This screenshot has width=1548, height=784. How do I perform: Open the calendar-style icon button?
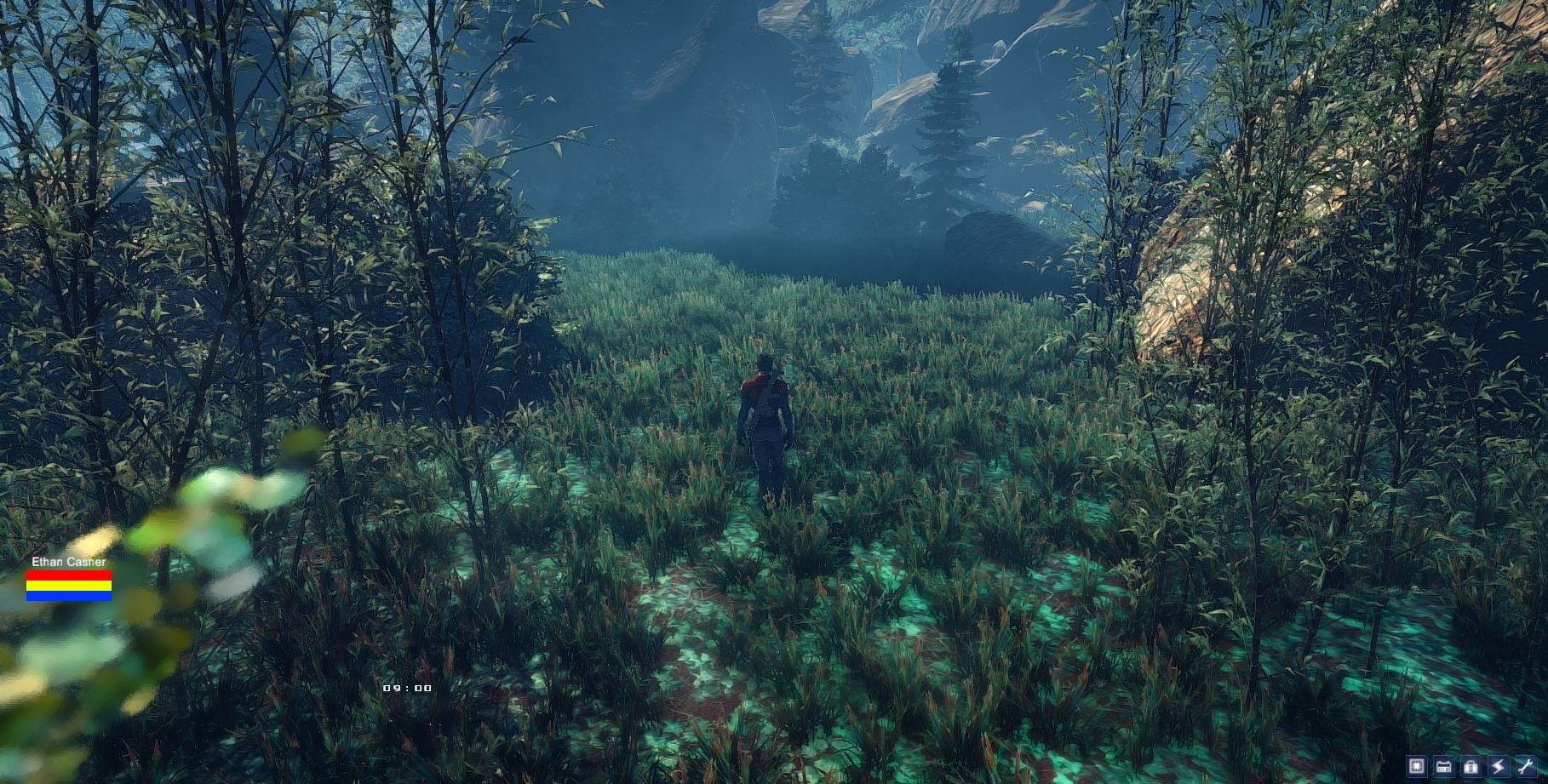click(x=1443, y=765)
